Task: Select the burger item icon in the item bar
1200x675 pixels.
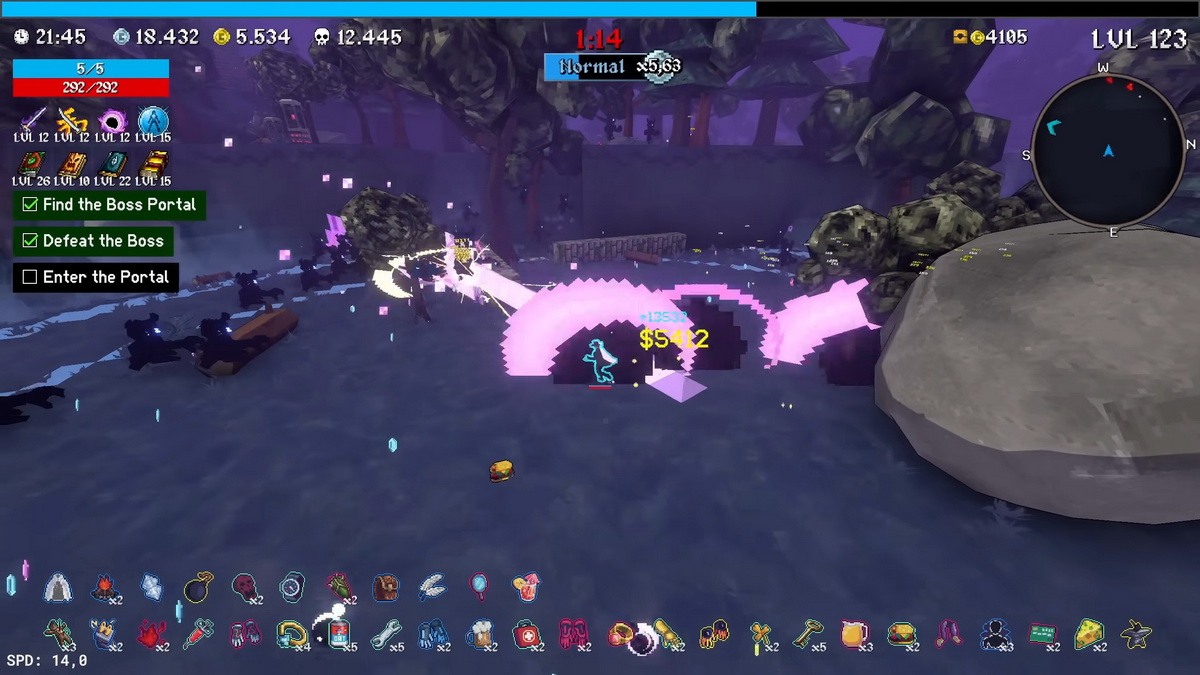Action: 901,634
